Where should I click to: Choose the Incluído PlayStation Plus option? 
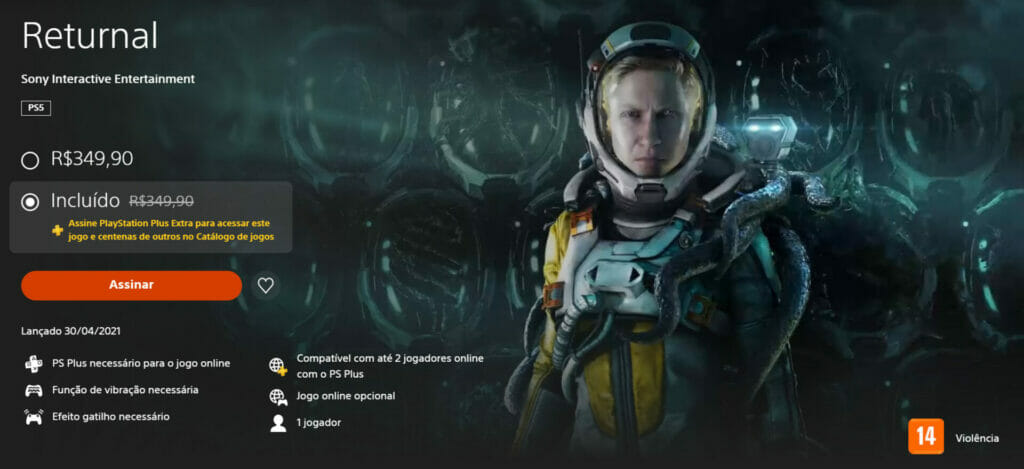coord(31,201)
